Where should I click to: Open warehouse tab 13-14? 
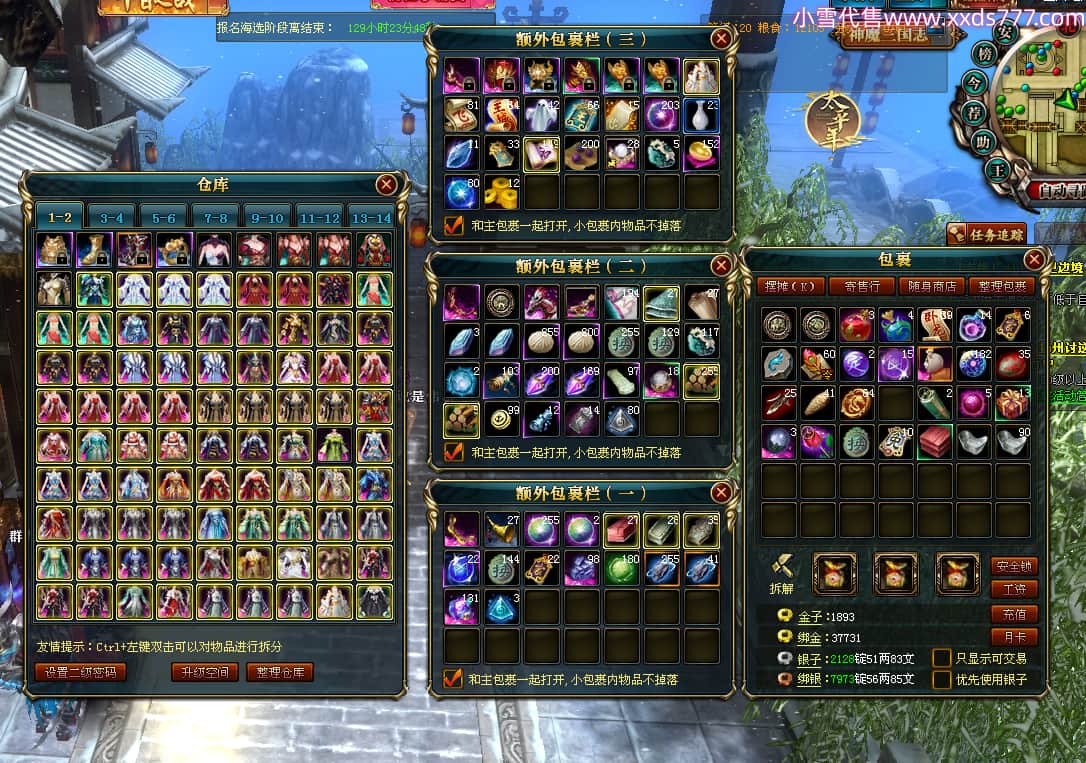point(372,217)
